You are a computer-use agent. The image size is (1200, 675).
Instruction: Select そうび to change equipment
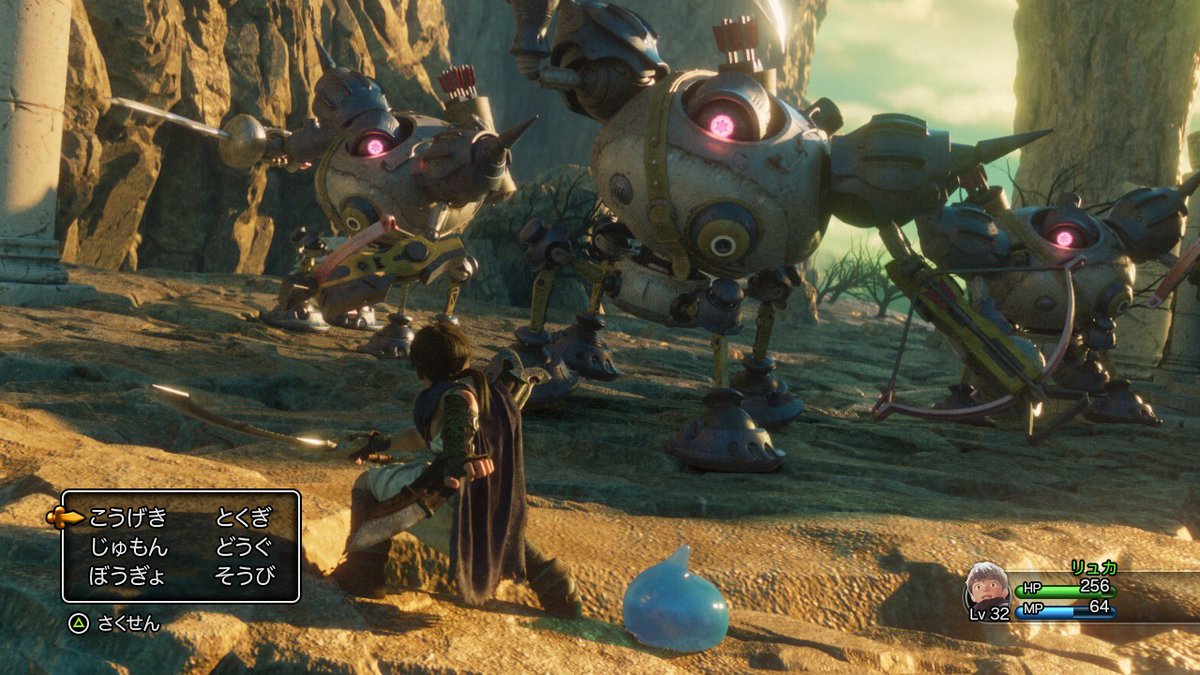243,575
